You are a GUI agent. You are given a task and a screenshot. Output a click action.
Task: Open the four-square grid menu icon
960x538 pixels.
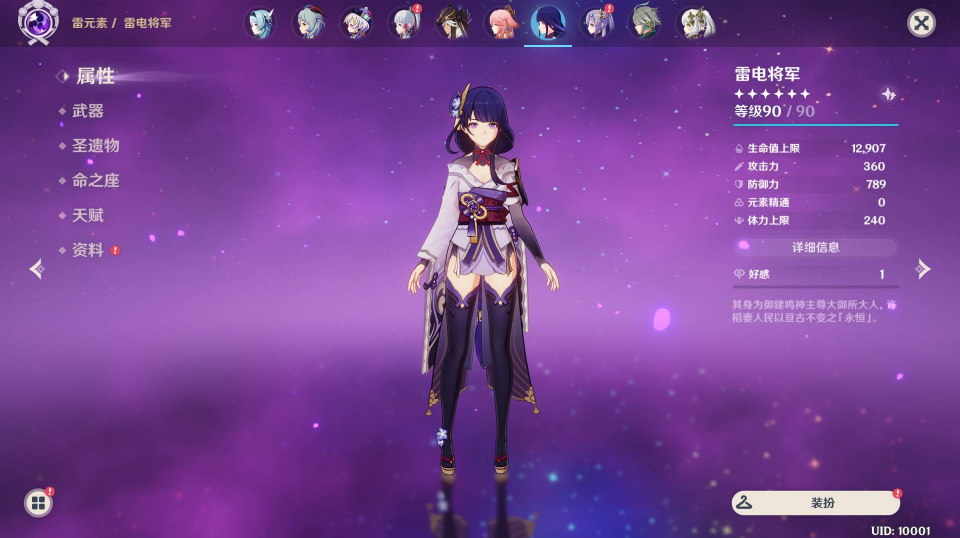tap(38, 503)
